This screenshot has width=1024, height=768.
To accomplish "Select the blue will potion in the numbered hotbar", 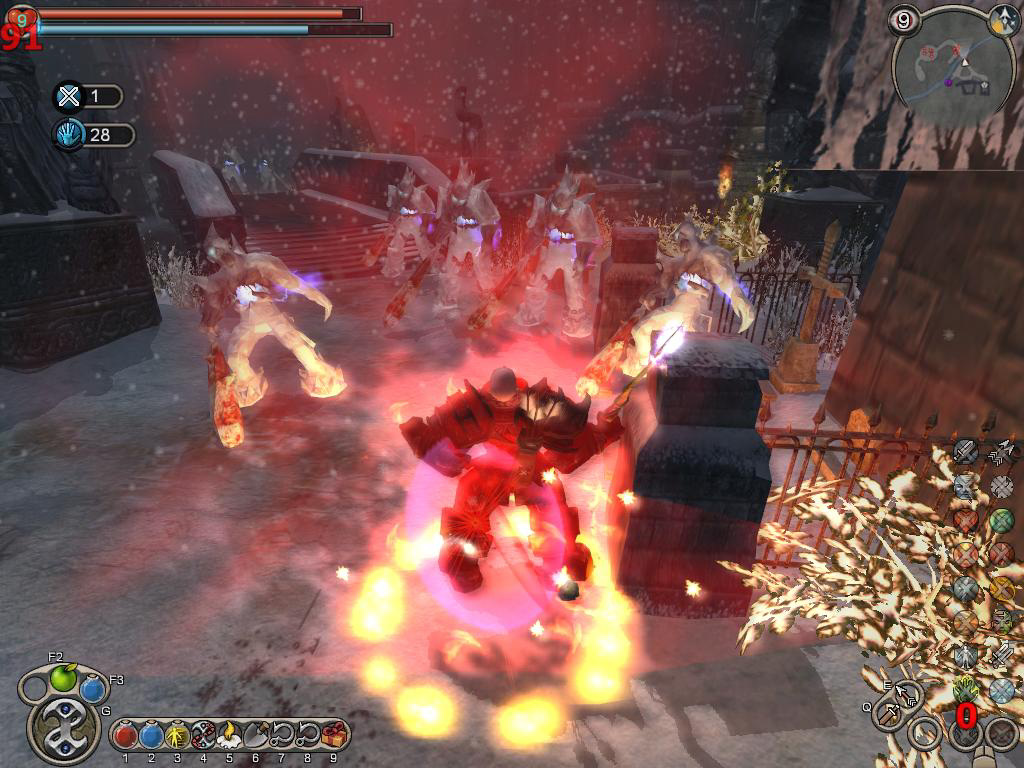I will point(152,736).
